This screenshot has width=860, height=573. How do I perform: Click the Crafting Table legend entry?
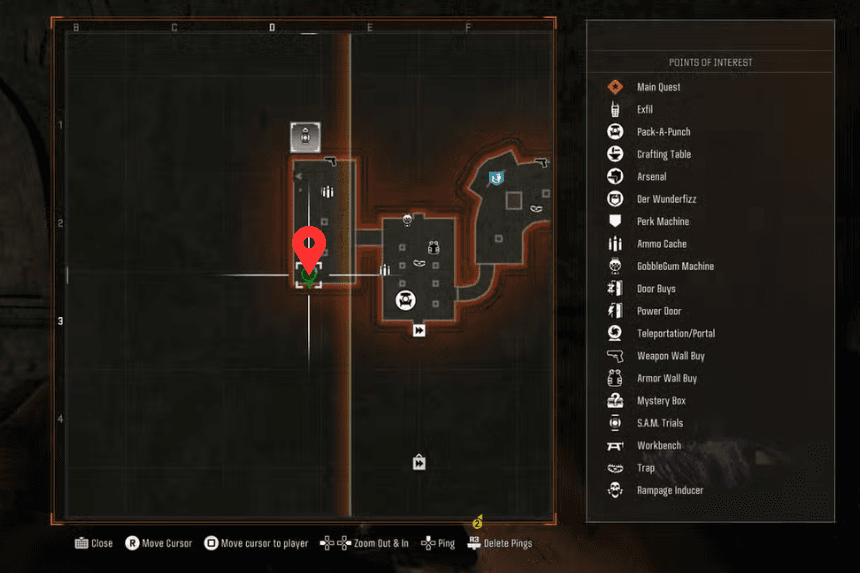click(663, 155)
